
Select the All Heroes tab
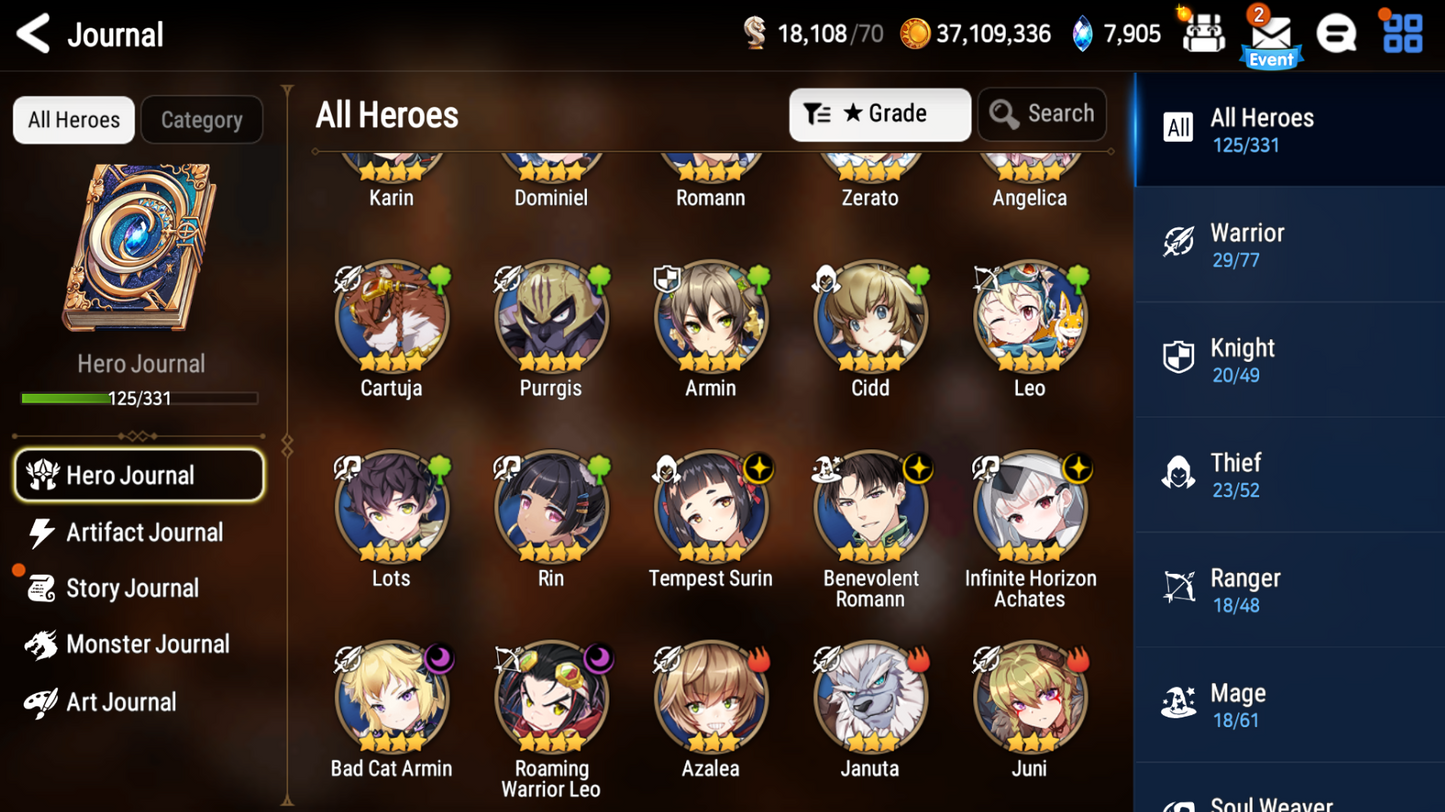click(73, 119)
